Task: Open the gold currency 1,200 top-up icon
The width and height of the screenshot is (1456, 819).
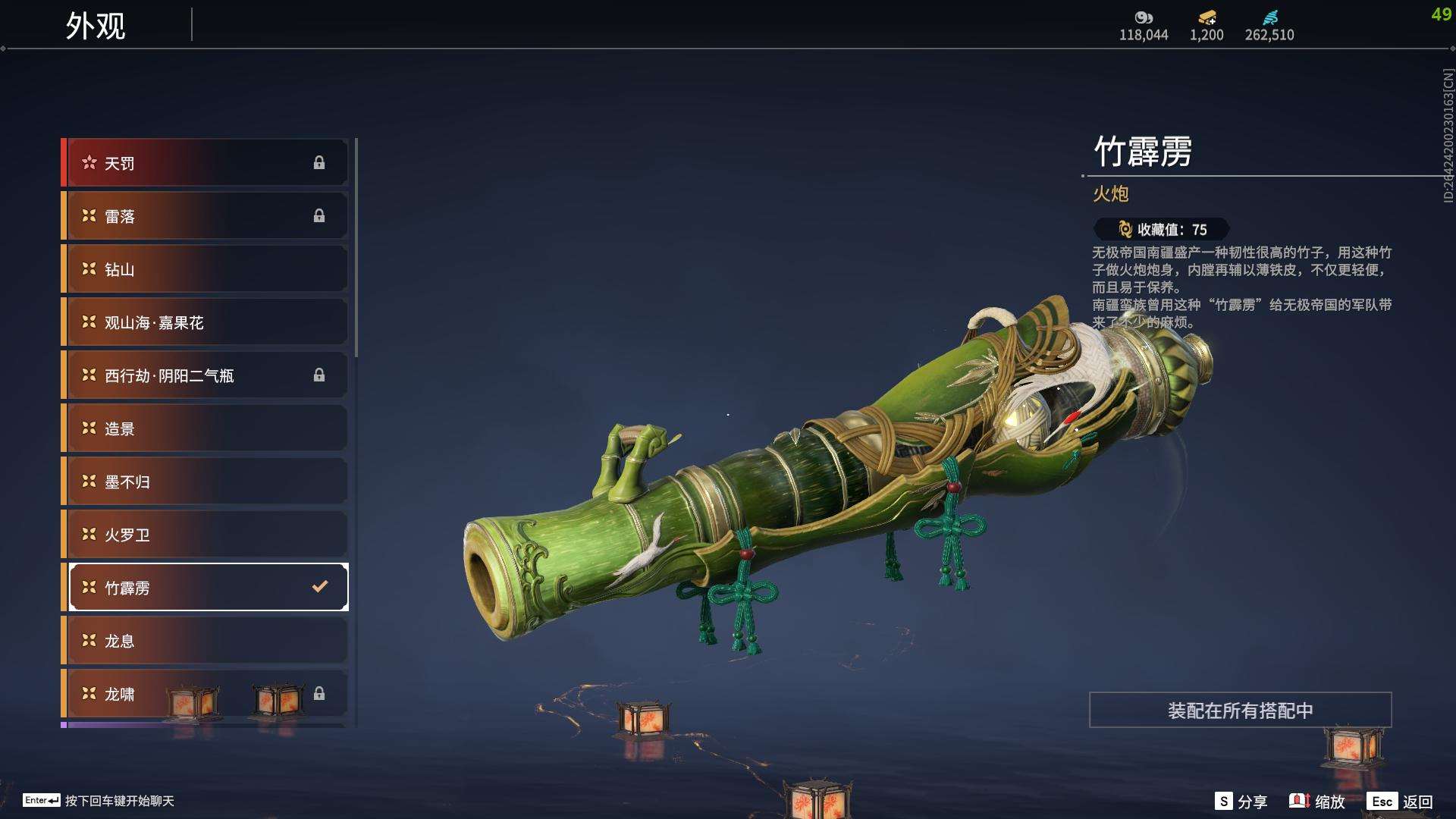Action: 1207,17
